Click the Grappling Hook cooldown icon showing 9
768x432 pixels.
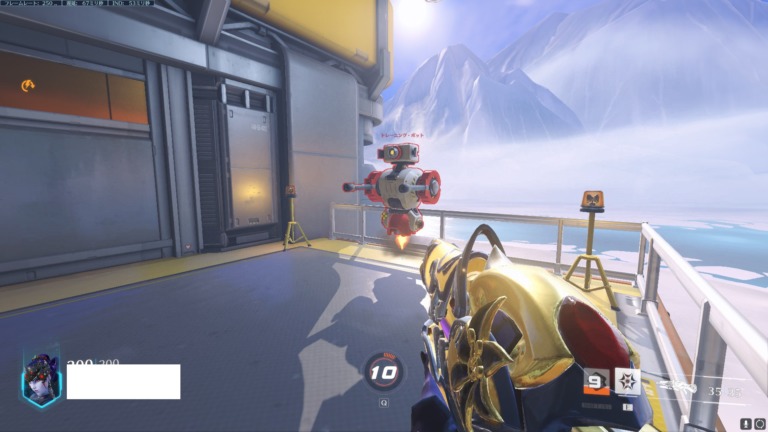point(597,381)
